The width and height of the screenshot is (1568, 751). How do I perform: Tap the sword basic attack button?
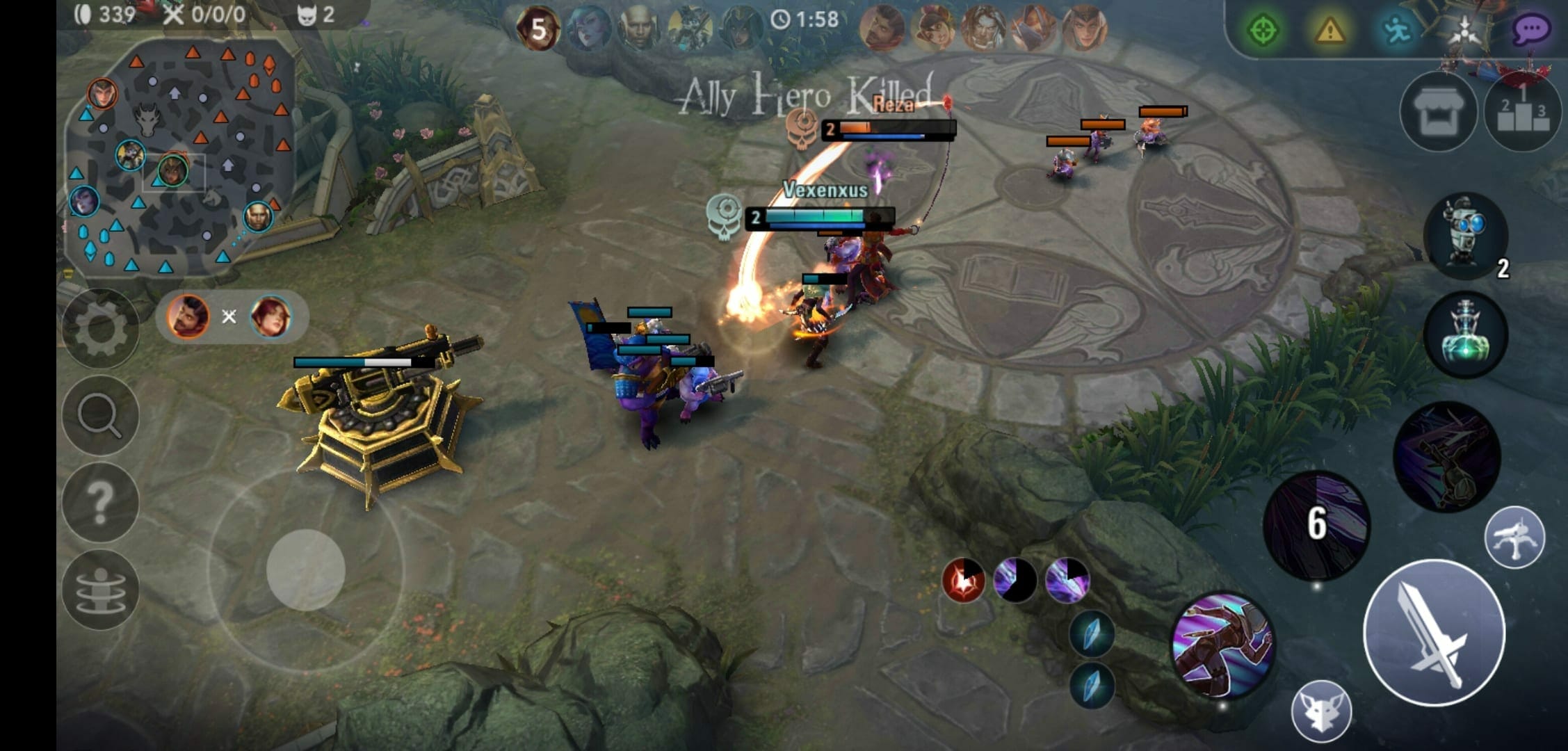[x=1434, y=633]
